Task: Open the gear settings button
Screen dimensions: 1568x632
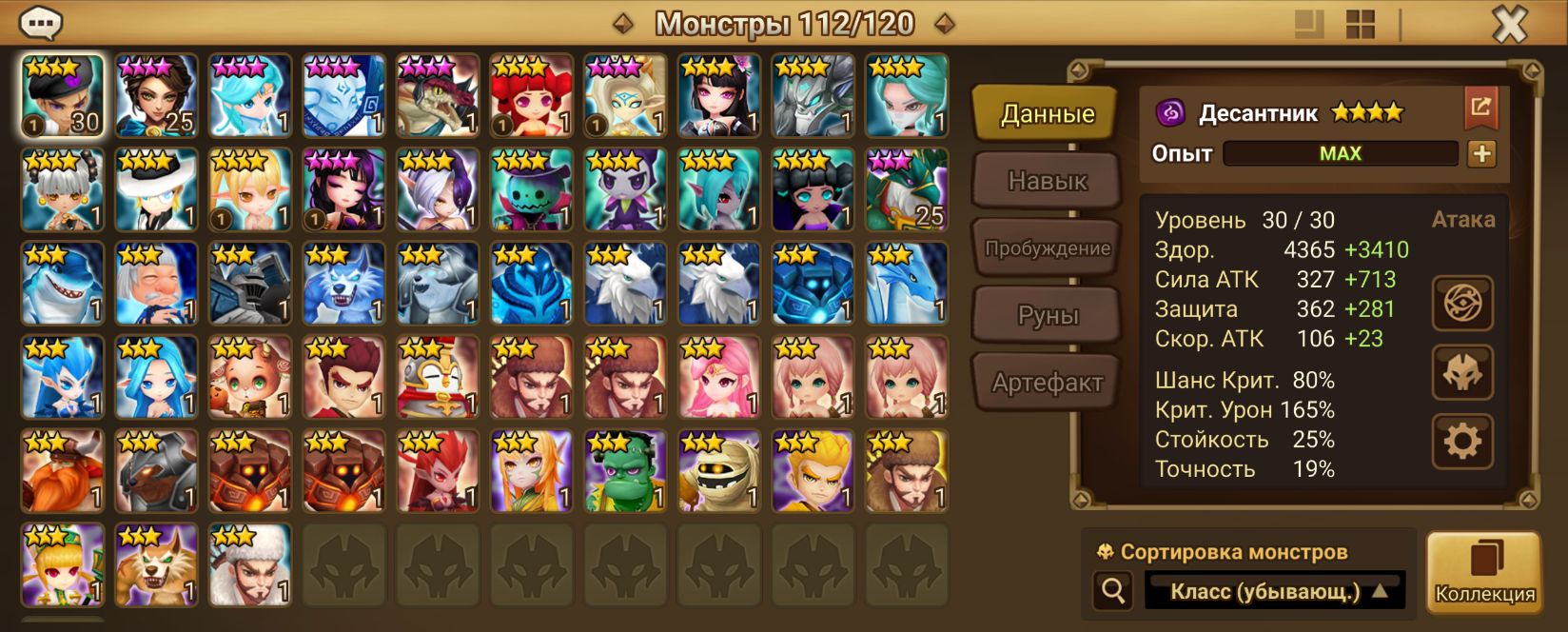Action: click(1462, 441)
